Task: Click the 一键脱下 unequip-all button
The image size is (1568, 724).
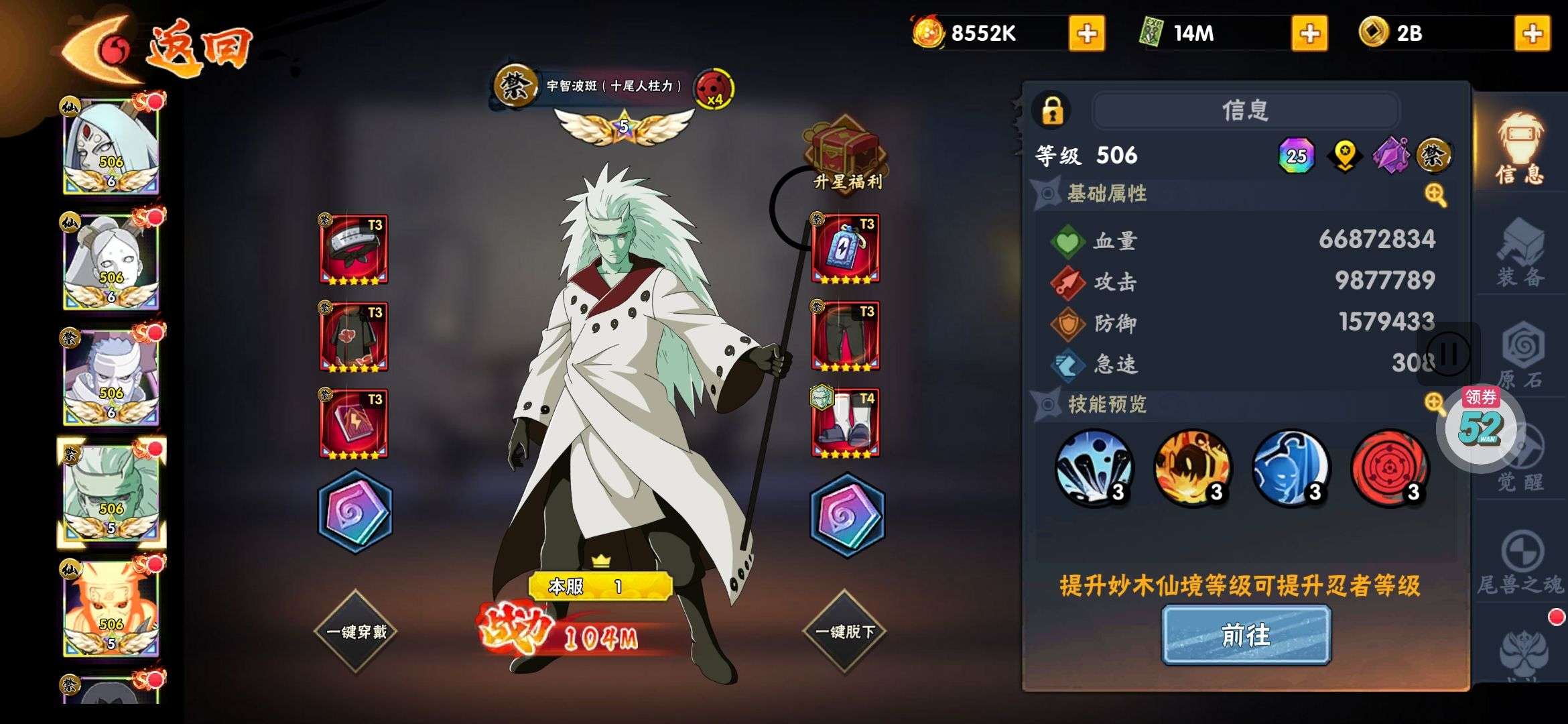Action: 844,631
